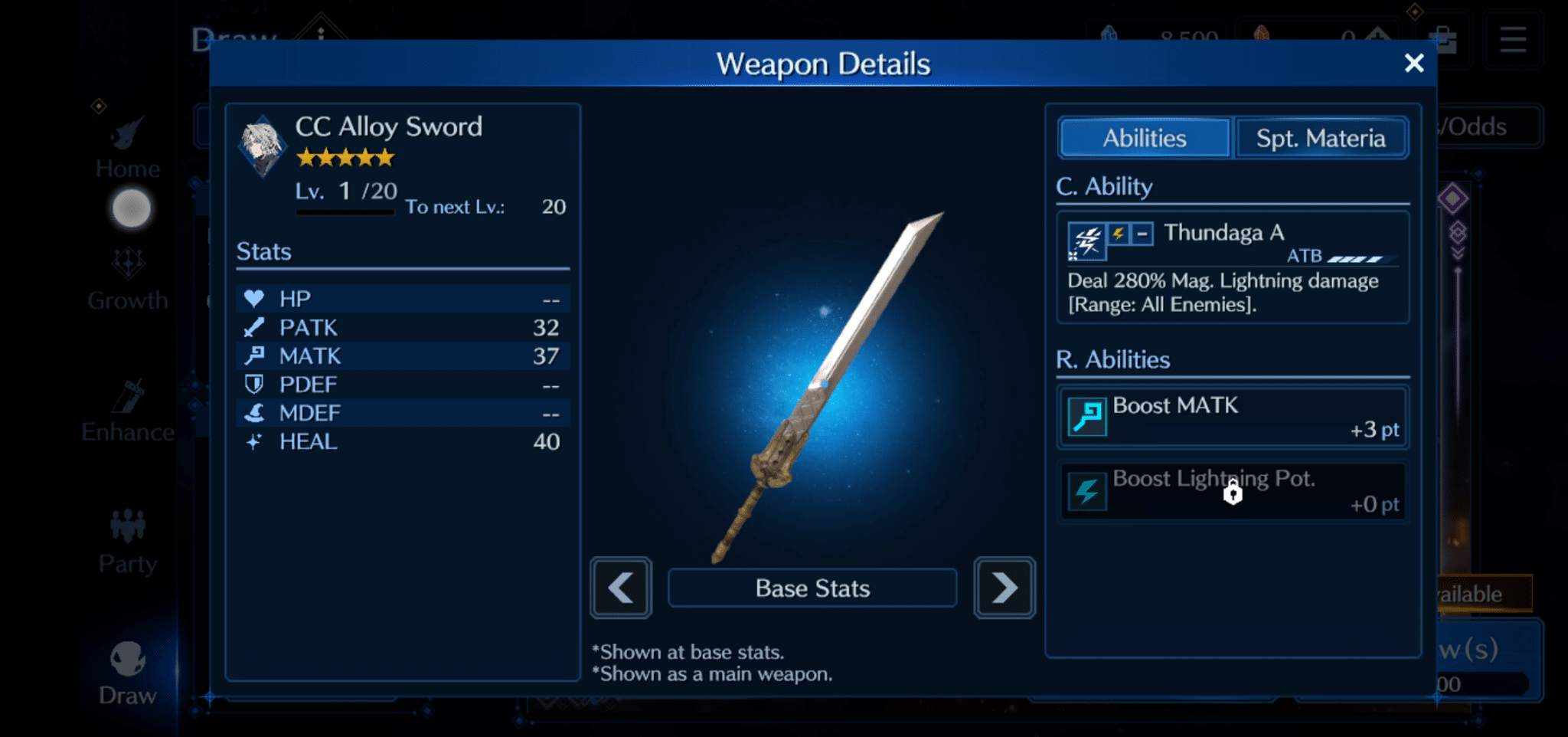Click the left arrow to view previous weapon
Viewport: 1568px width, 737px height.
(x=620, y=588)
